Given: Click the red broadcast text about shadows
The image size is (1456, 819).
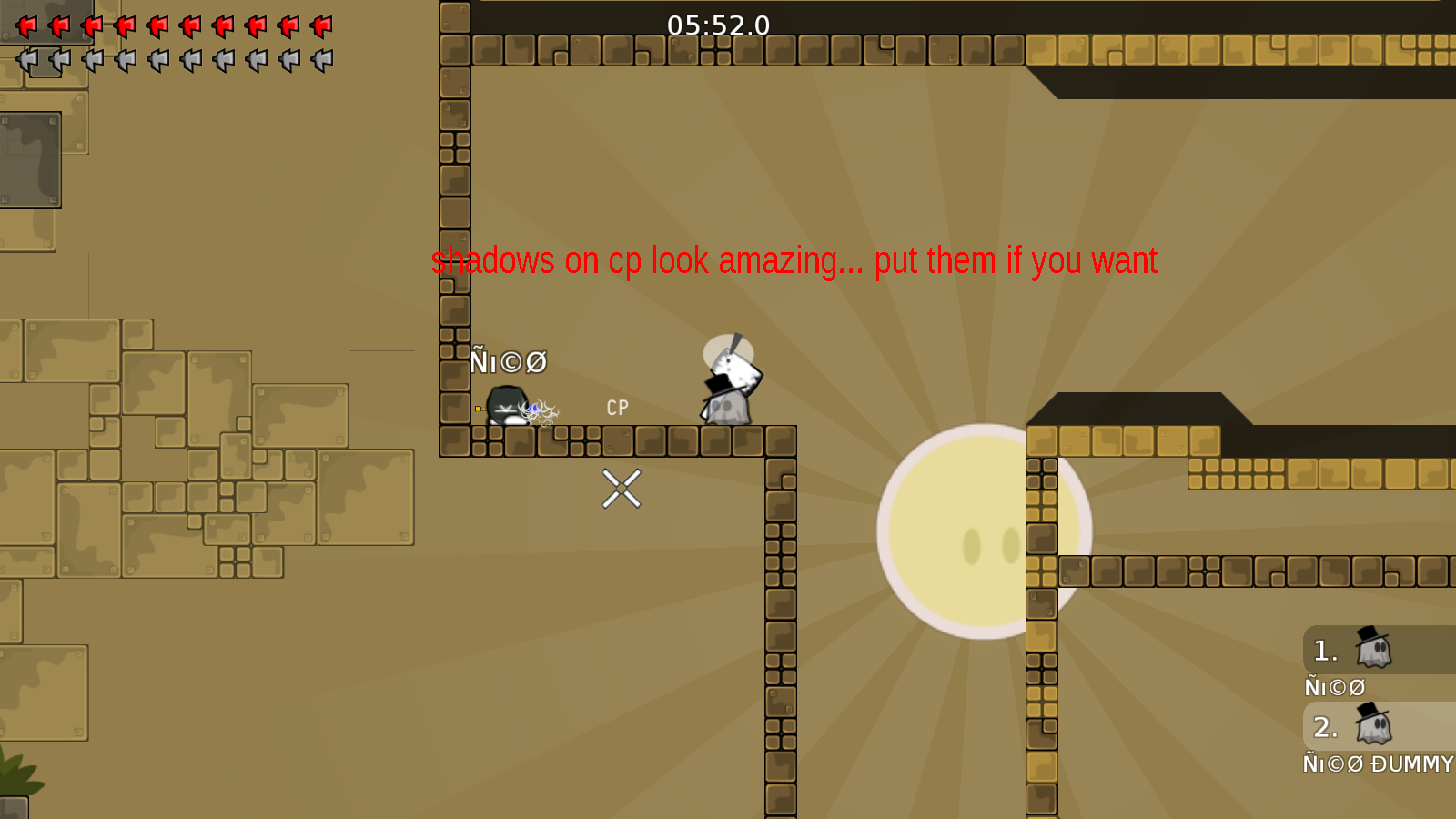Looking at the screenshot, I should (x=794, y=262).
